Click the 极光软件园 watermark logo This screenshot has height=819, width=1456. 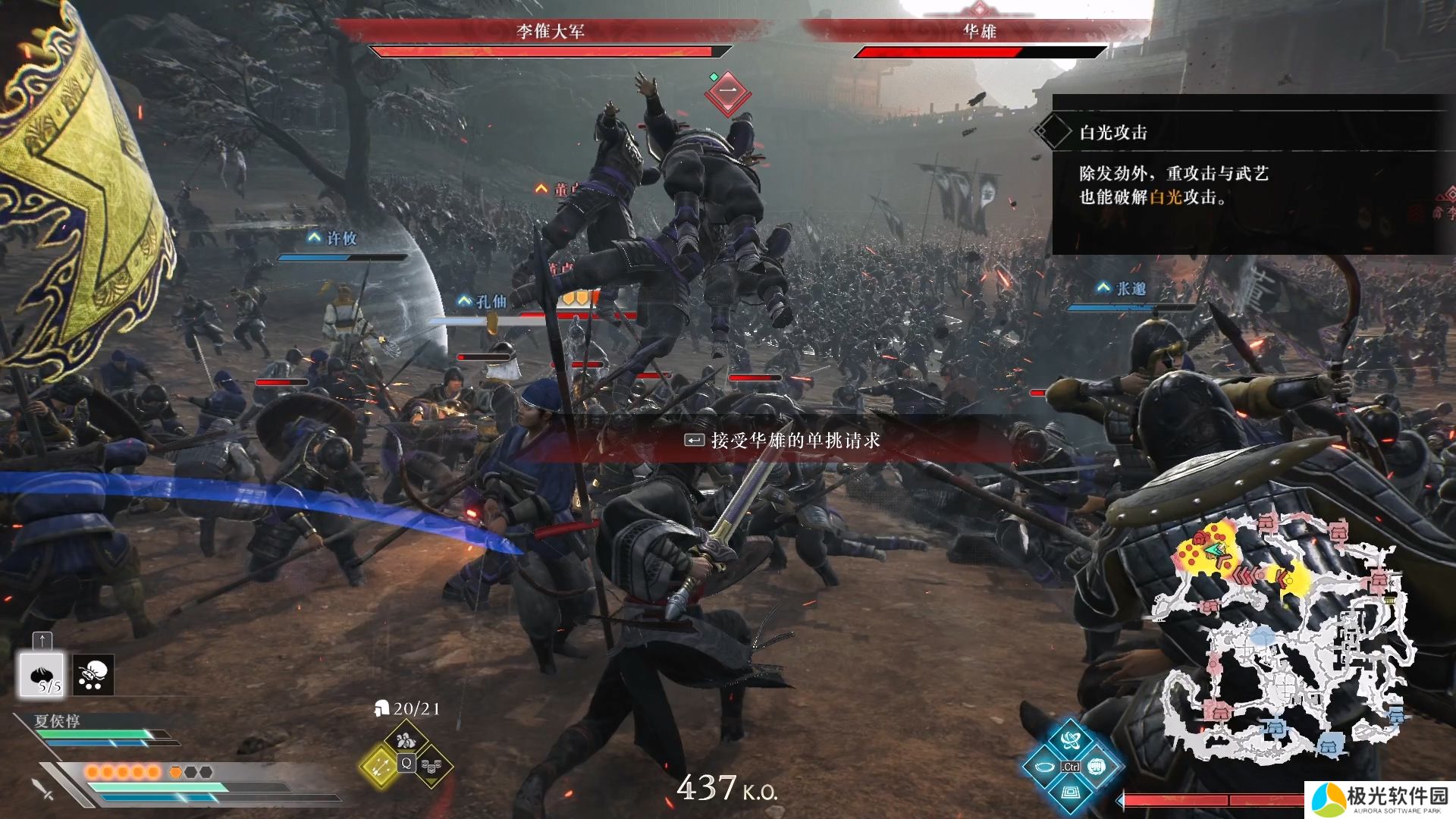pos(1380,800)
